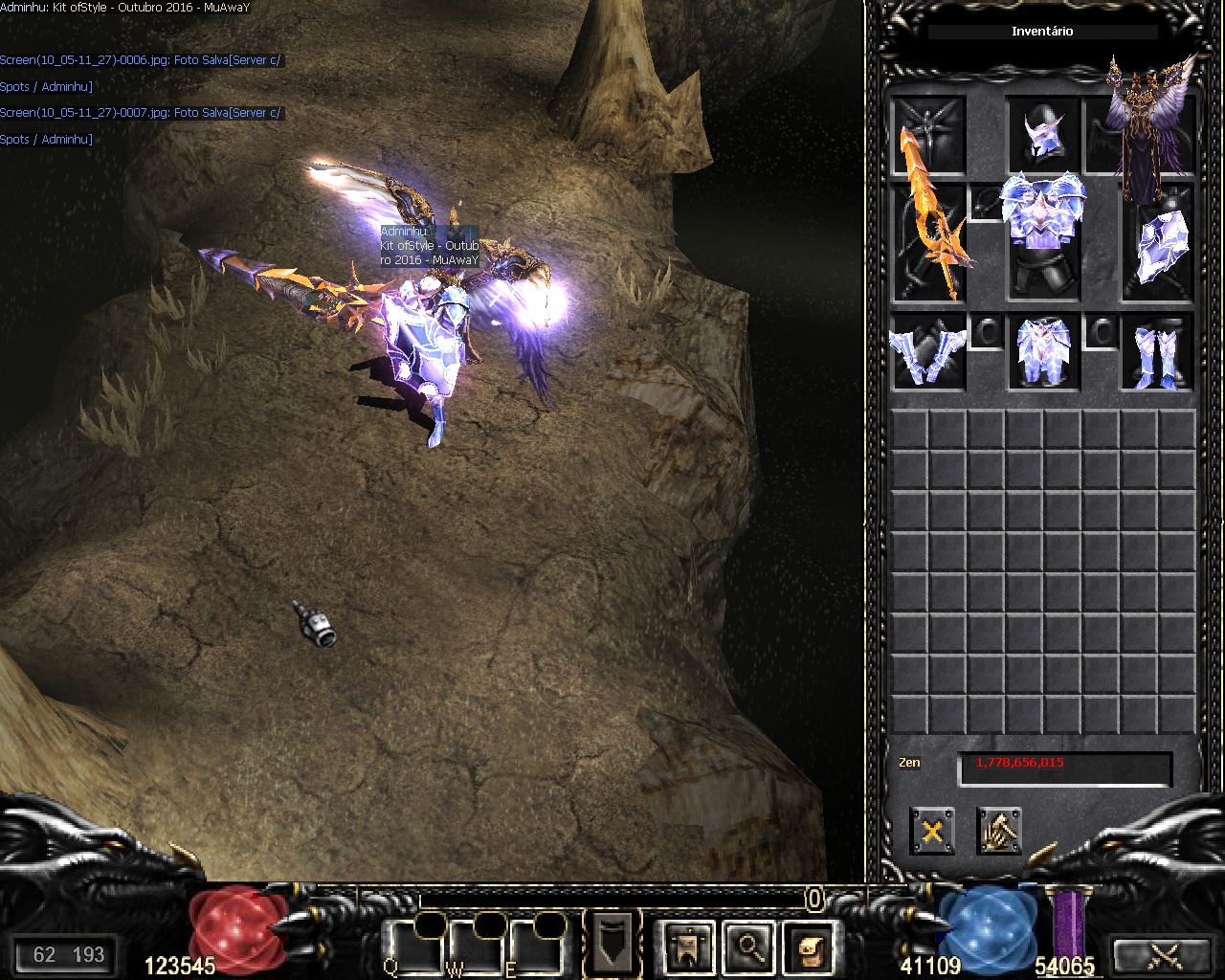Click the magnifying glass button

(x=749, y=946)
